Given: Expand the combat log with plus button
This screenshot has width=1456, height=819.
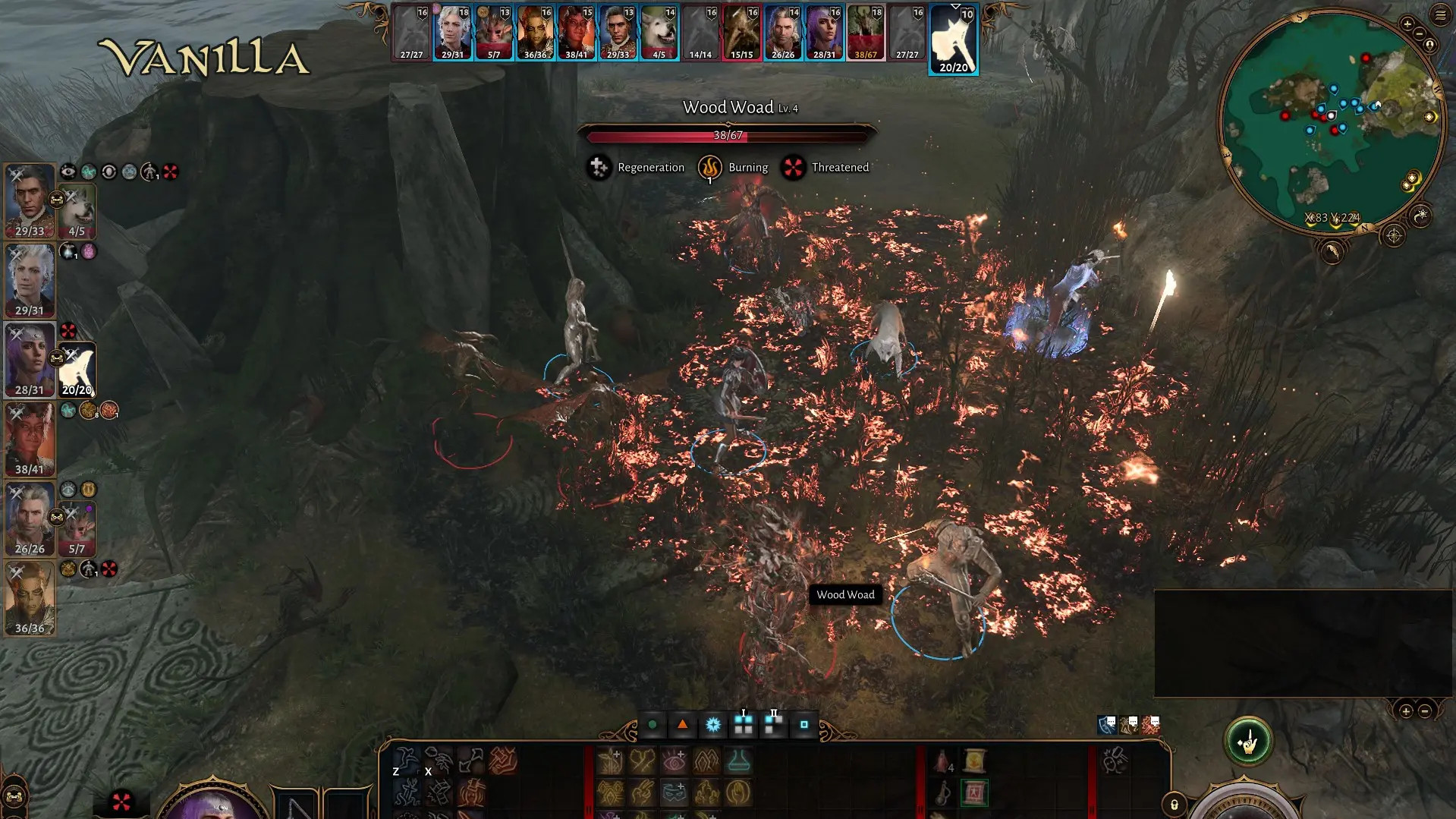Looking at the screenshot, I should (x=1406, y=711).
